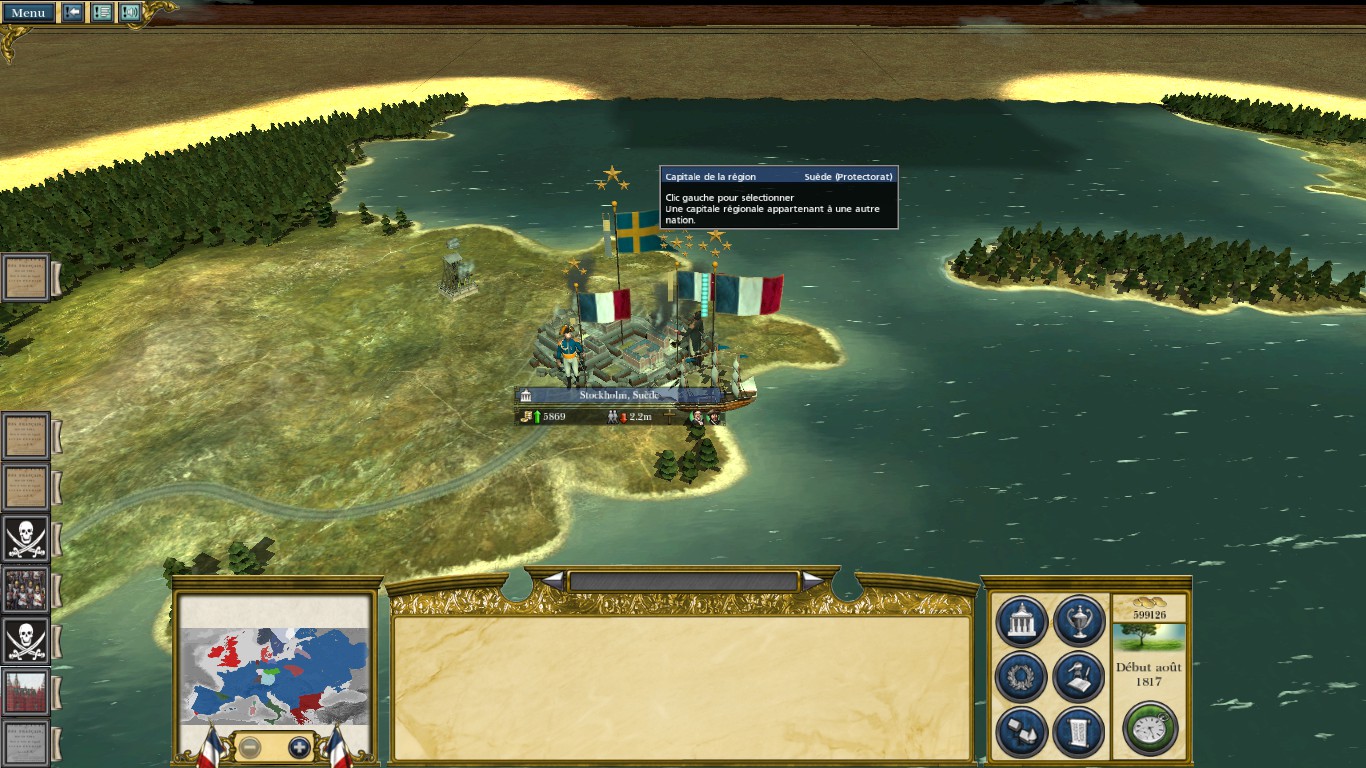This screenshot has width=1366, height=768.
Task: Open the main Menu button
Action: pyautogui.click(x=28, y=13)
